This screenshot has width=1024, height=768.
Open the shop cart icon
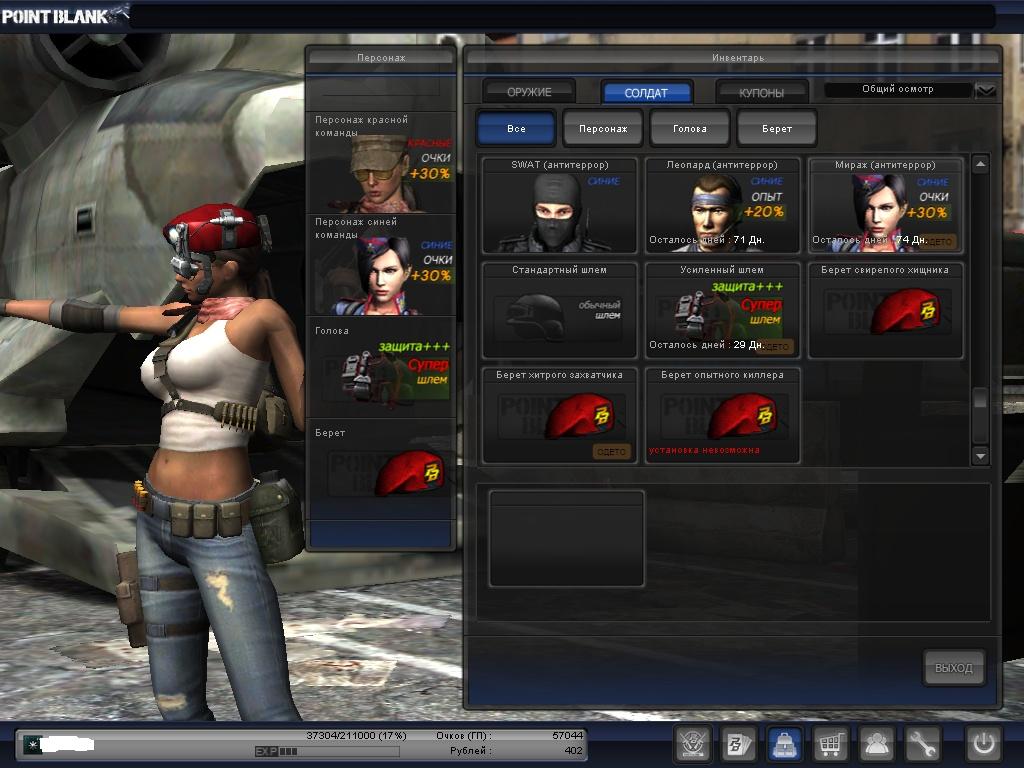(829, 744)
